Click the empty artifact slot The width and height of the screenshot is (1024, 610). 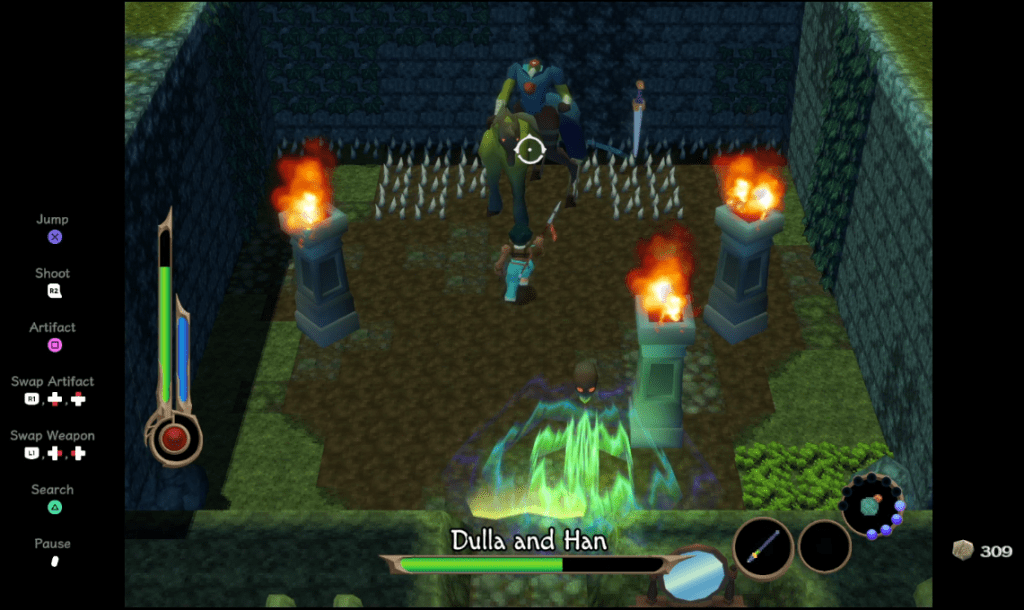tap(825, 547)
